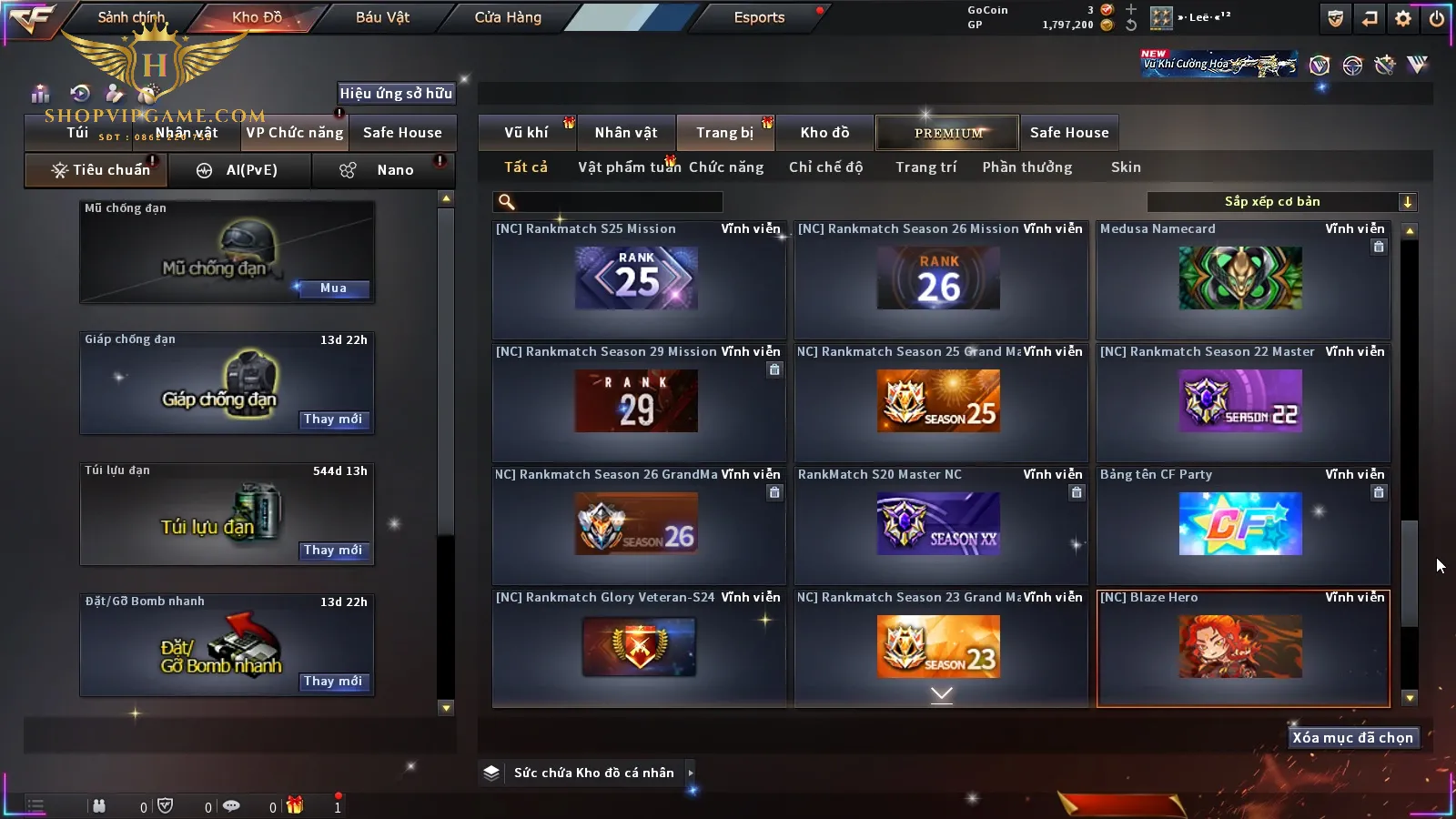Buy the Mũ chống đạn helmet

pyautogui.click(x=333, y=288)
